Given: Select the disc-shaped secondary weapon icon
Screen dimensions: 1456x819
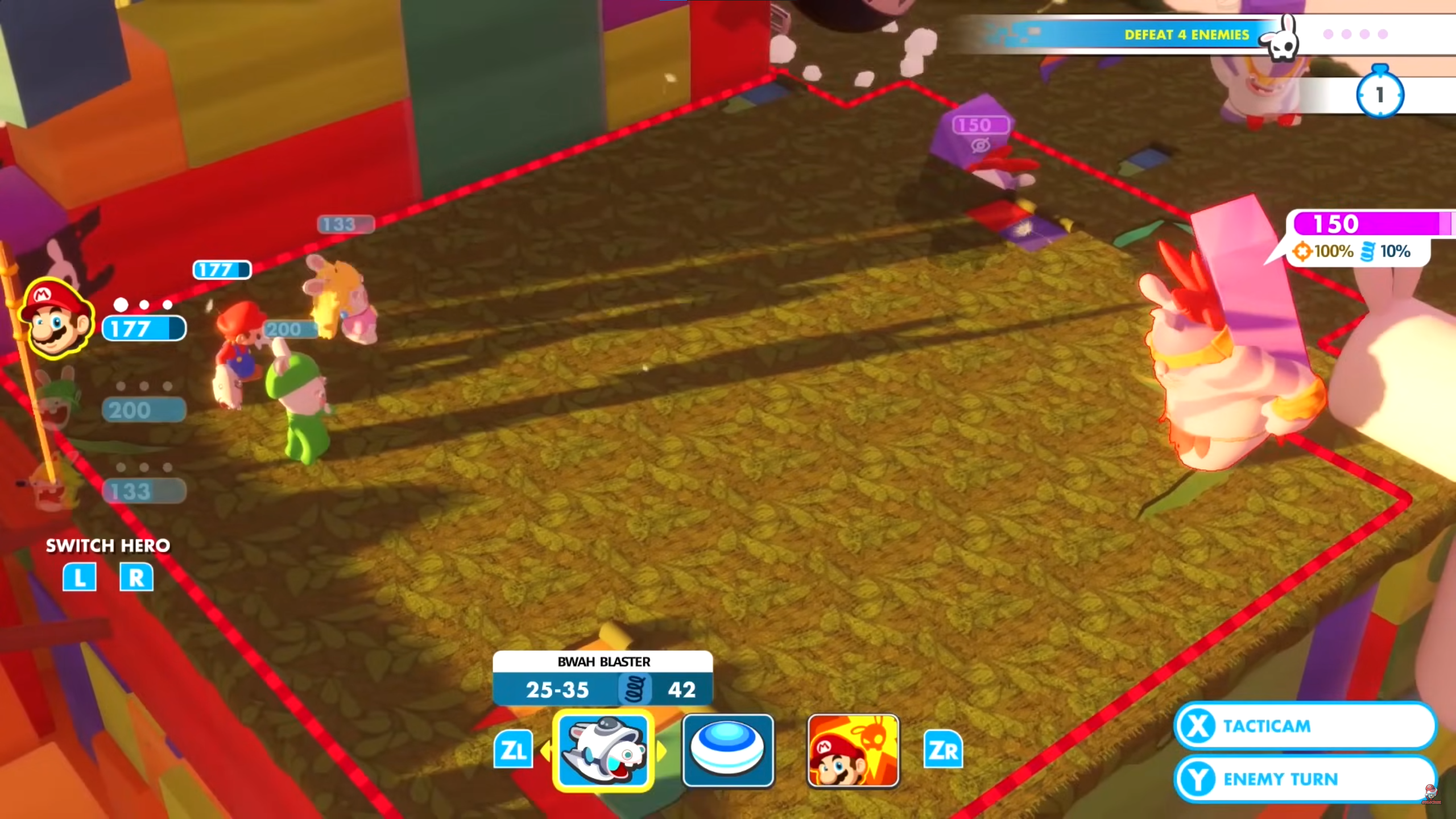Looking at the screenshot, I should [x=729, y=751].
